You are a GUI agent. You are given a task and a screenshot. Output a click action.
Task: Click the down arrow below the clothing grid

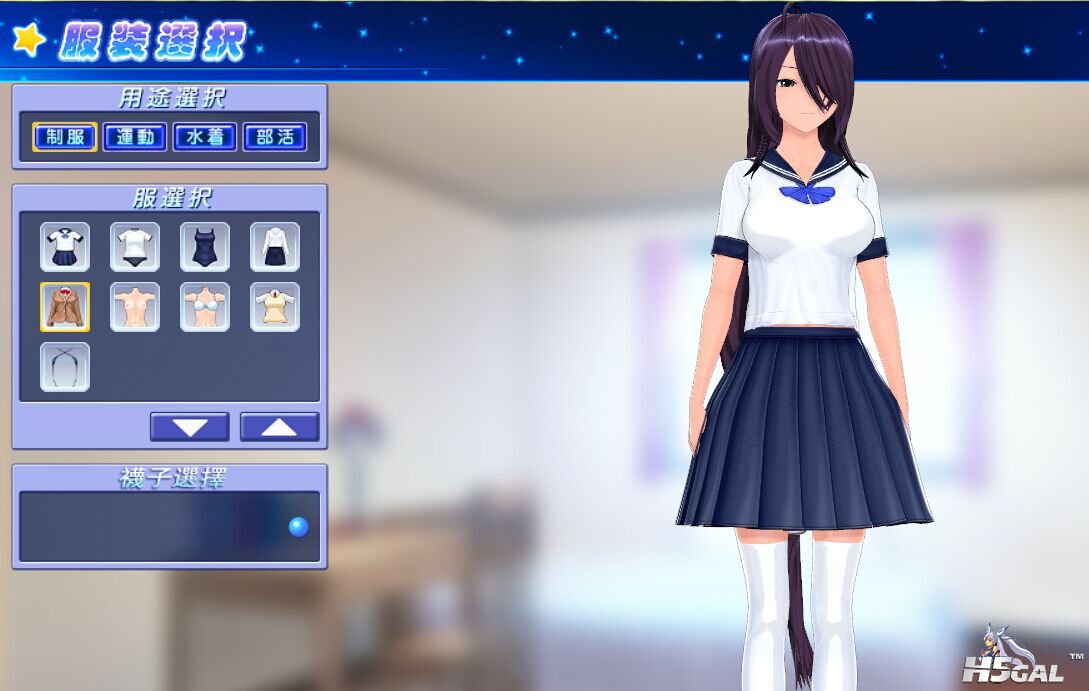point(189,427)
